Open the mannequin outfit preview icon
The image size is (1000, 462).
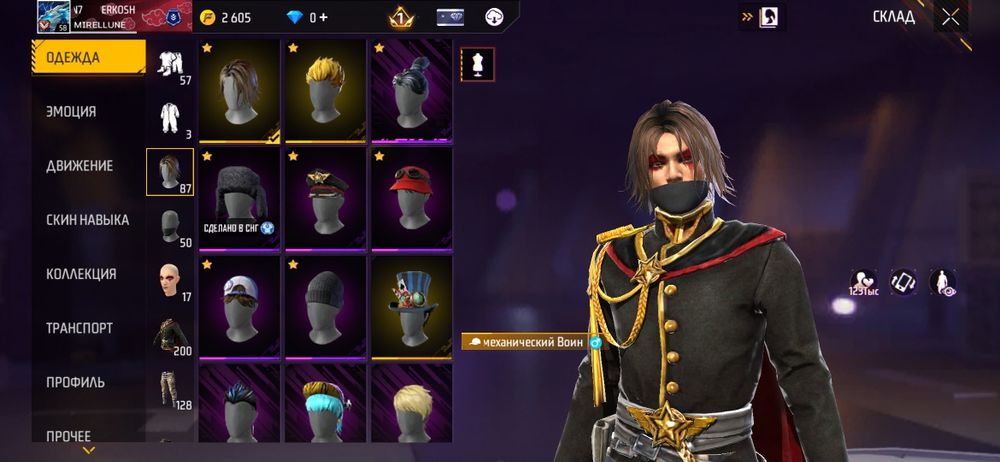476,64
